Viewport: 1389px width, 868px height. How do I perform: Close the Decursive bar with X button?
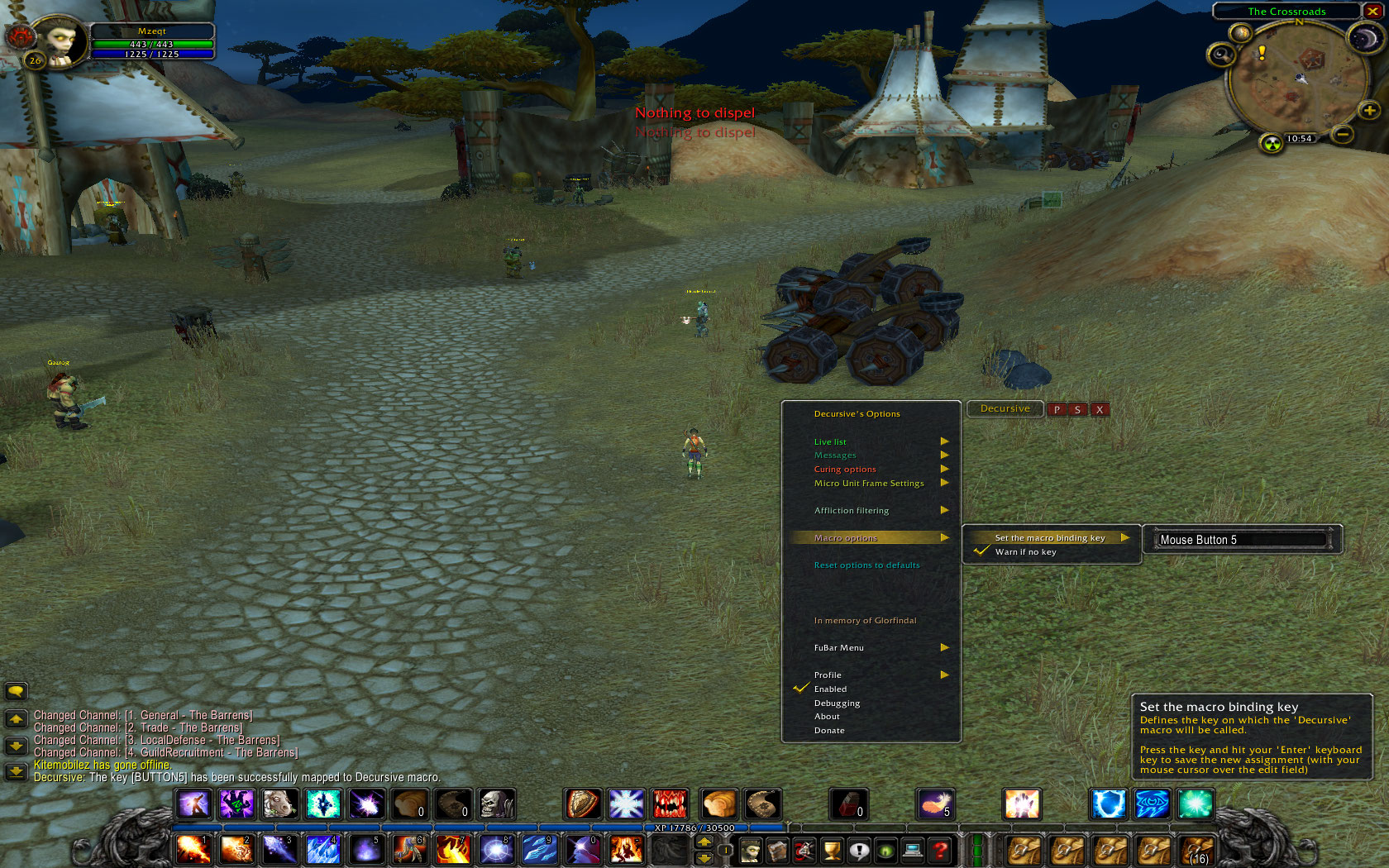[x=1100, y=409]
